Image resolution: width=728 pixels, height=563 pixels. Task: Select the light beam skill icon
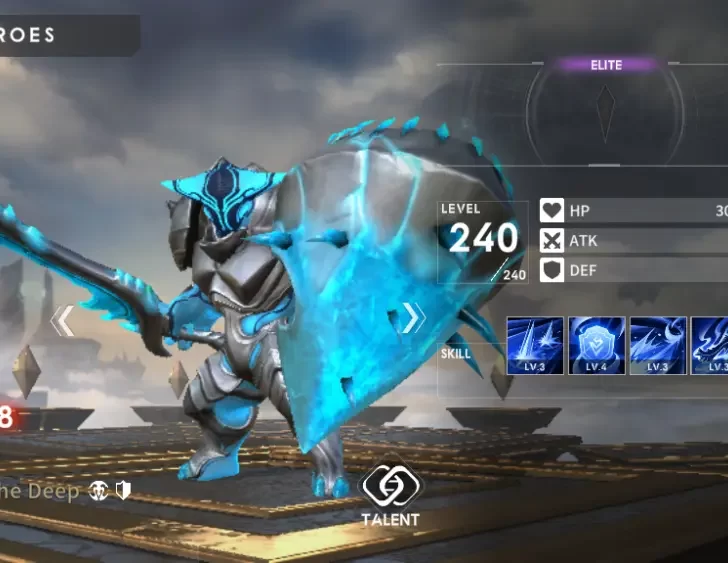tap(535, 345)
